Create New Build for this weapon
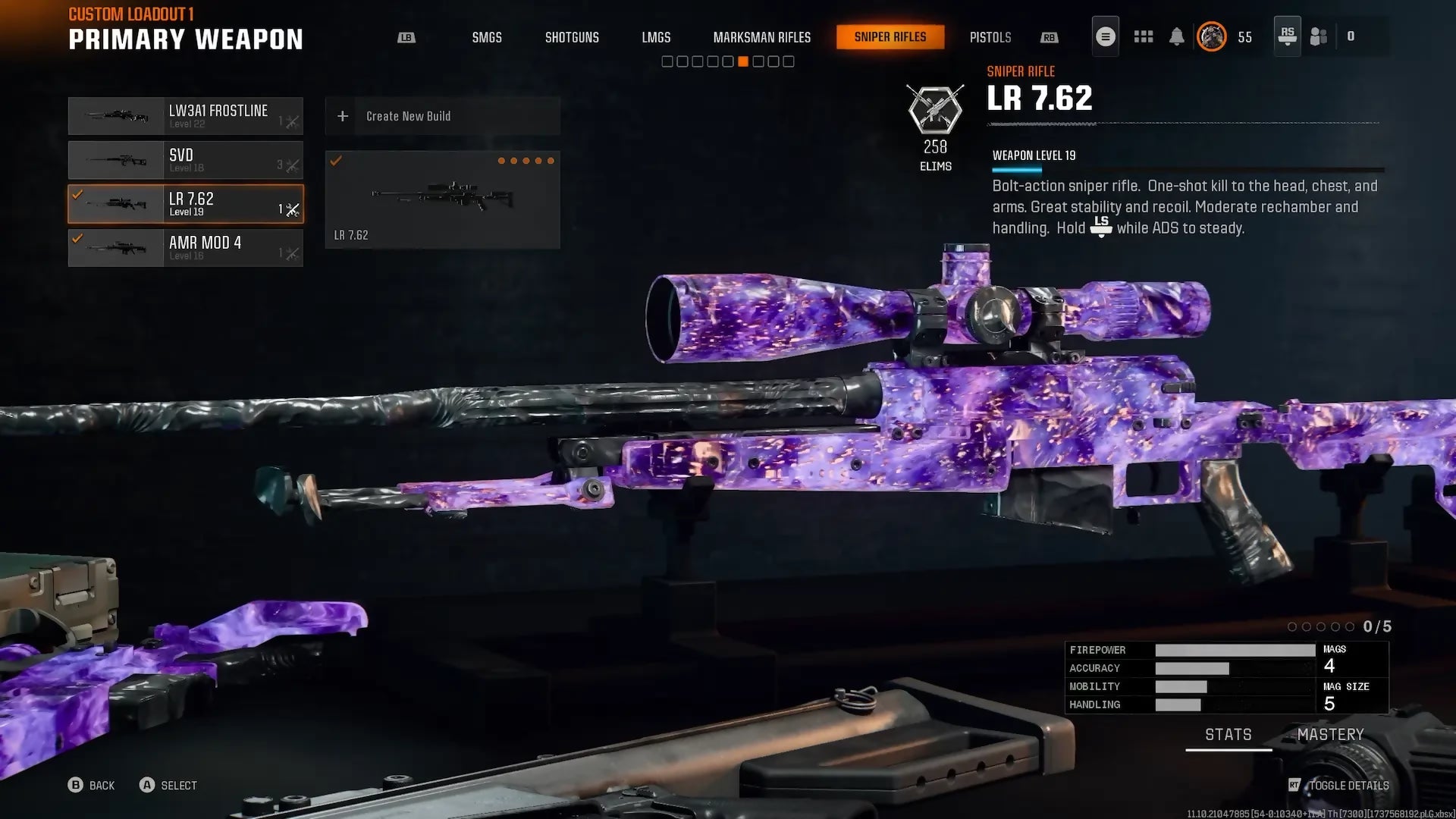 pos(442,116)
